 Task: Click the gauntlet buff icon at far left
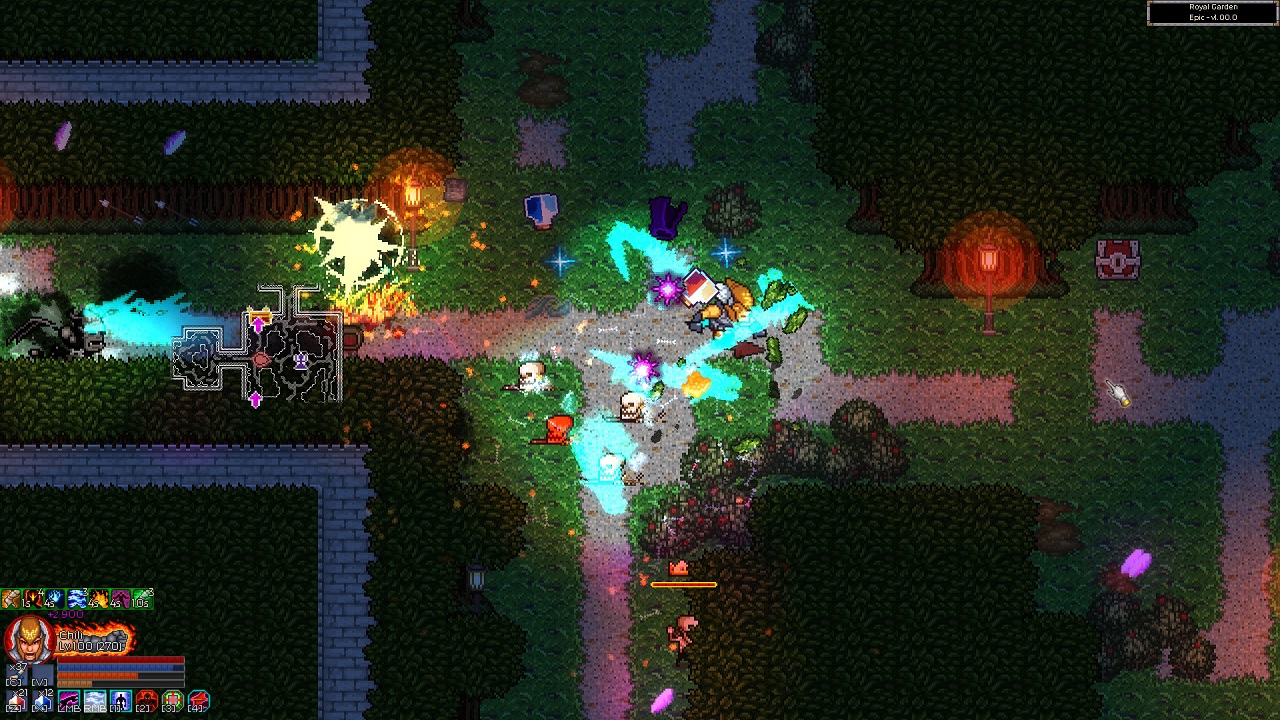click(x=11, y=598)
